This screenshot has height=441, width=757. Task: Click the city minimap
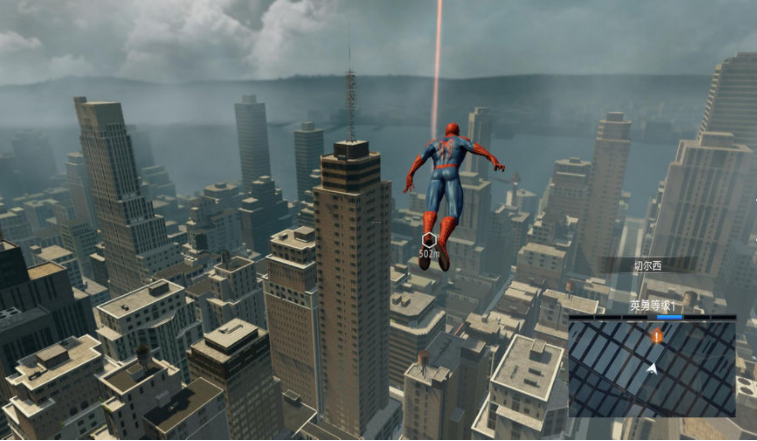(651, 367)
